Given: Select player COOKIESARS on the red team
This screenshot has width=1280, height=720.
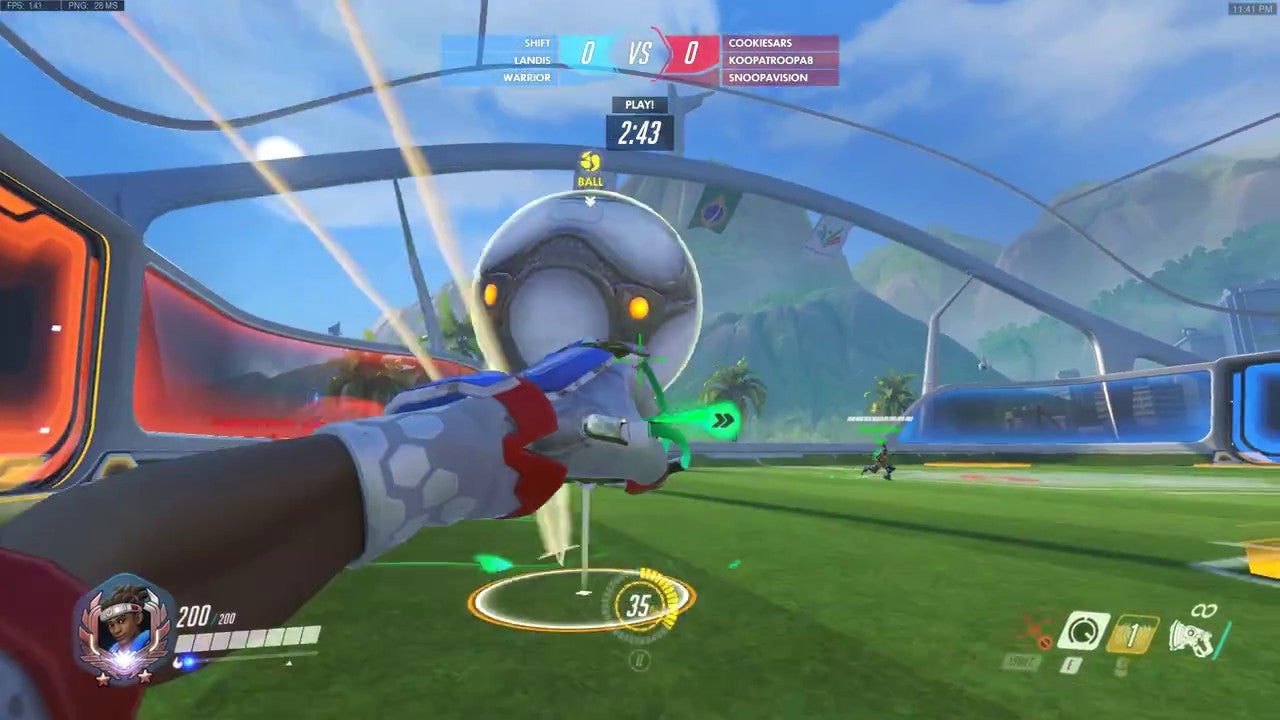Looking at the screenshot, I should pyautogui.click(x=761, y=43).
